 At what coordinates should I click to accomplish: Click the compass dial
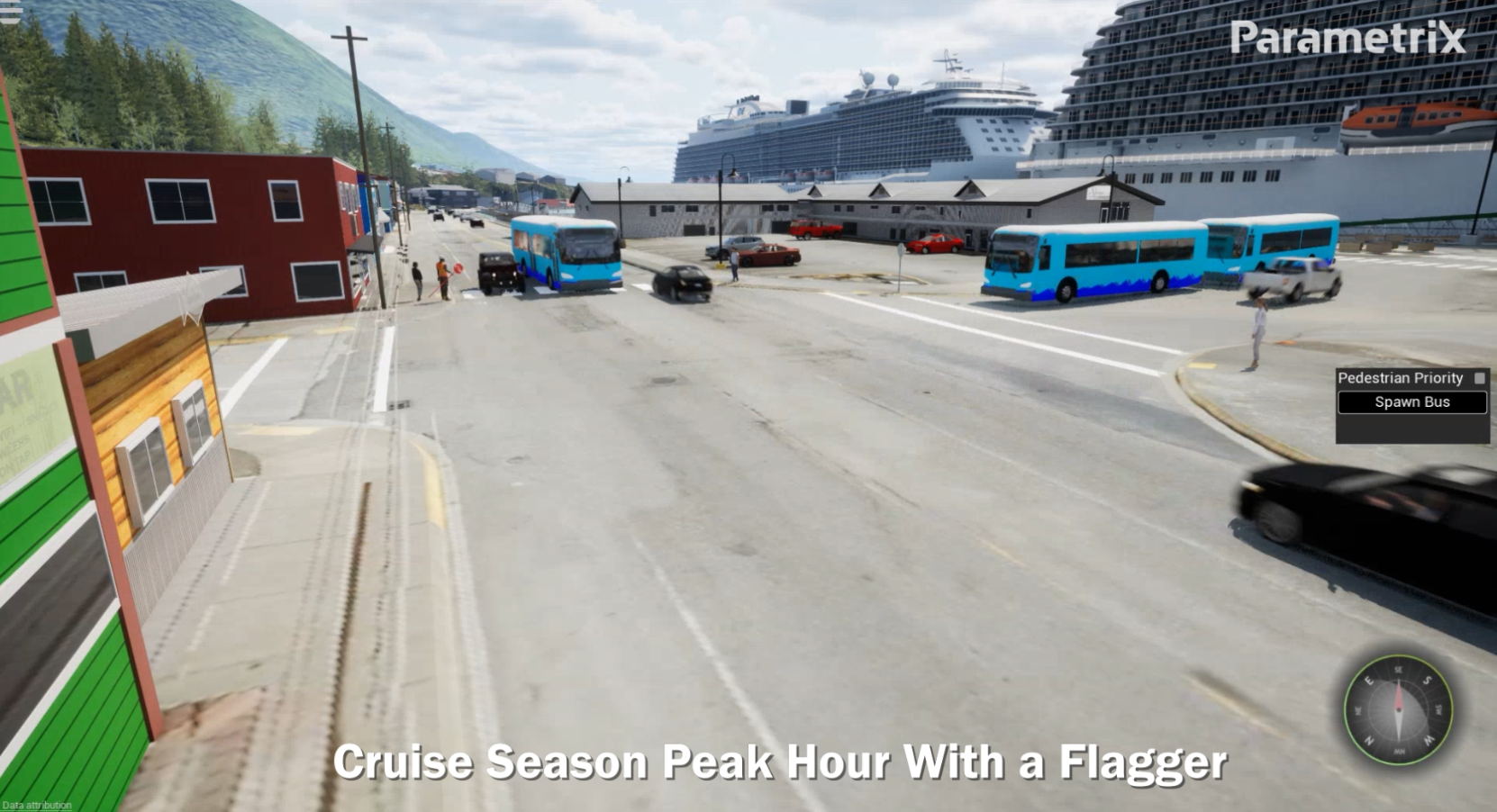point(1398,709)
